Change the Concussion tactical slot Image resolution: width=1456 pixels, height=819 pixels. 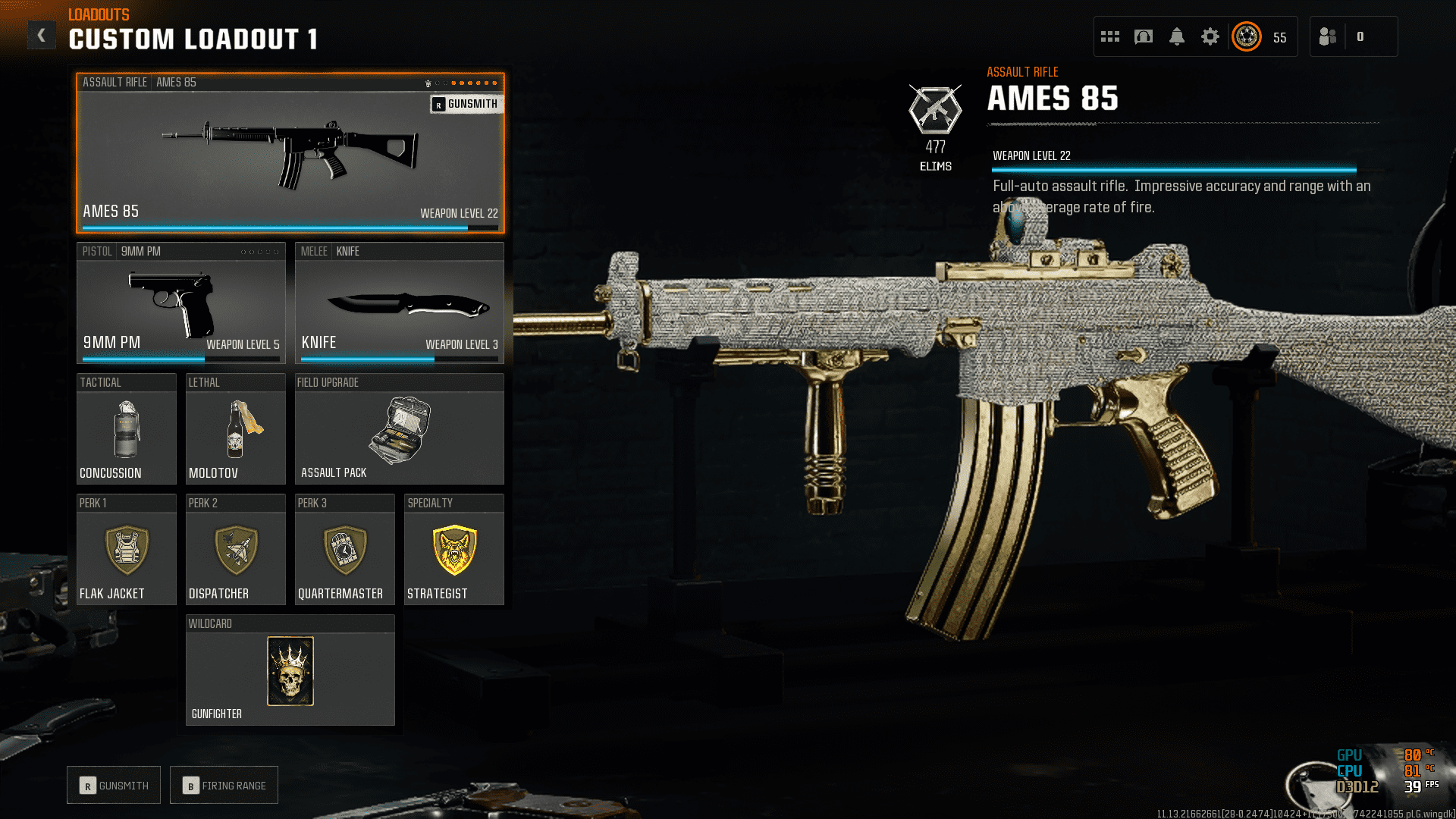127,429
